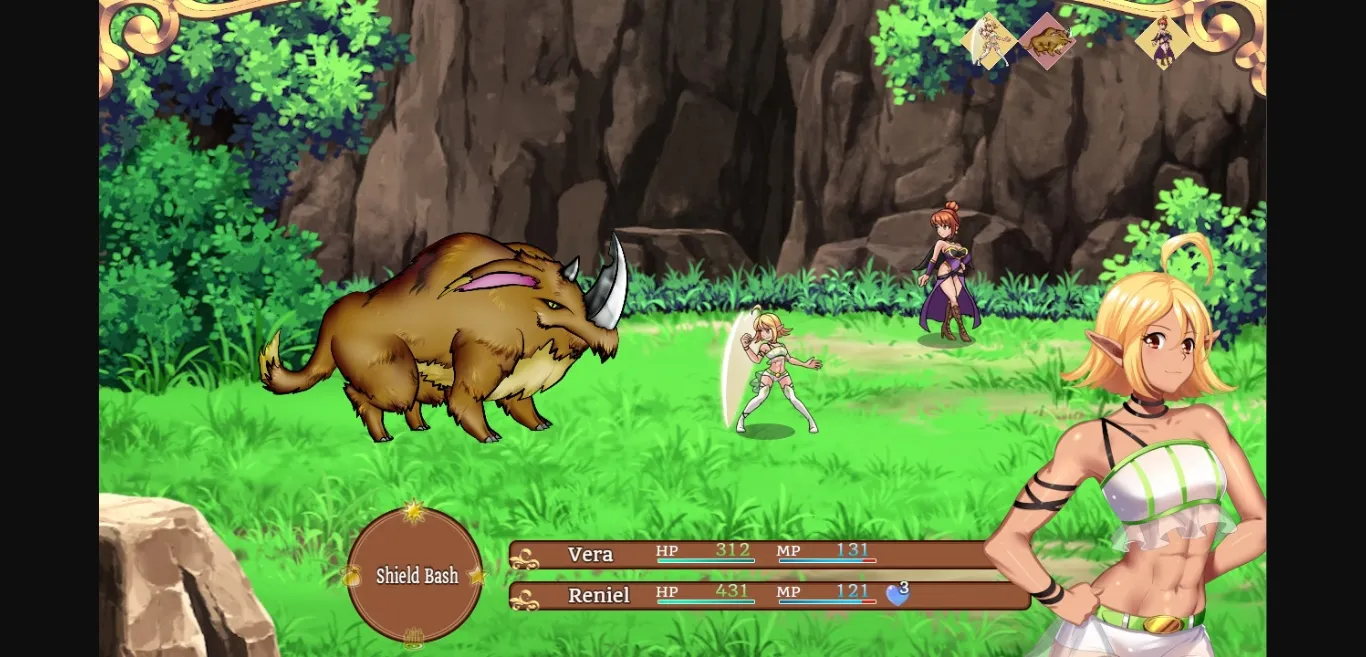Open the item pouch on the command wheel
Image resolution: width=1366 pixels, height=657 pixels.
351,576
